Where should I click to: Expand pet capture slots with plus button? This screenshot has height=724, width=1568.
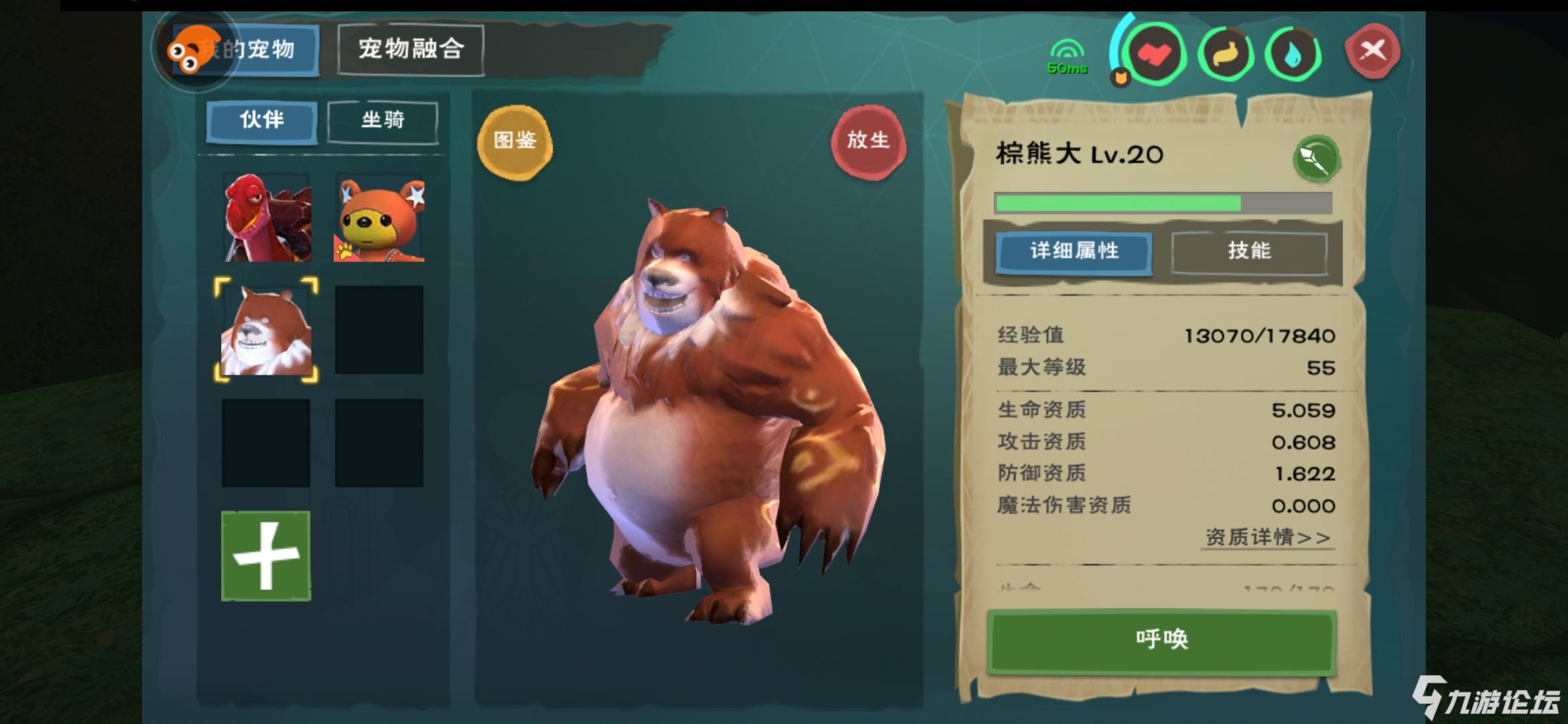coord(265,553)
